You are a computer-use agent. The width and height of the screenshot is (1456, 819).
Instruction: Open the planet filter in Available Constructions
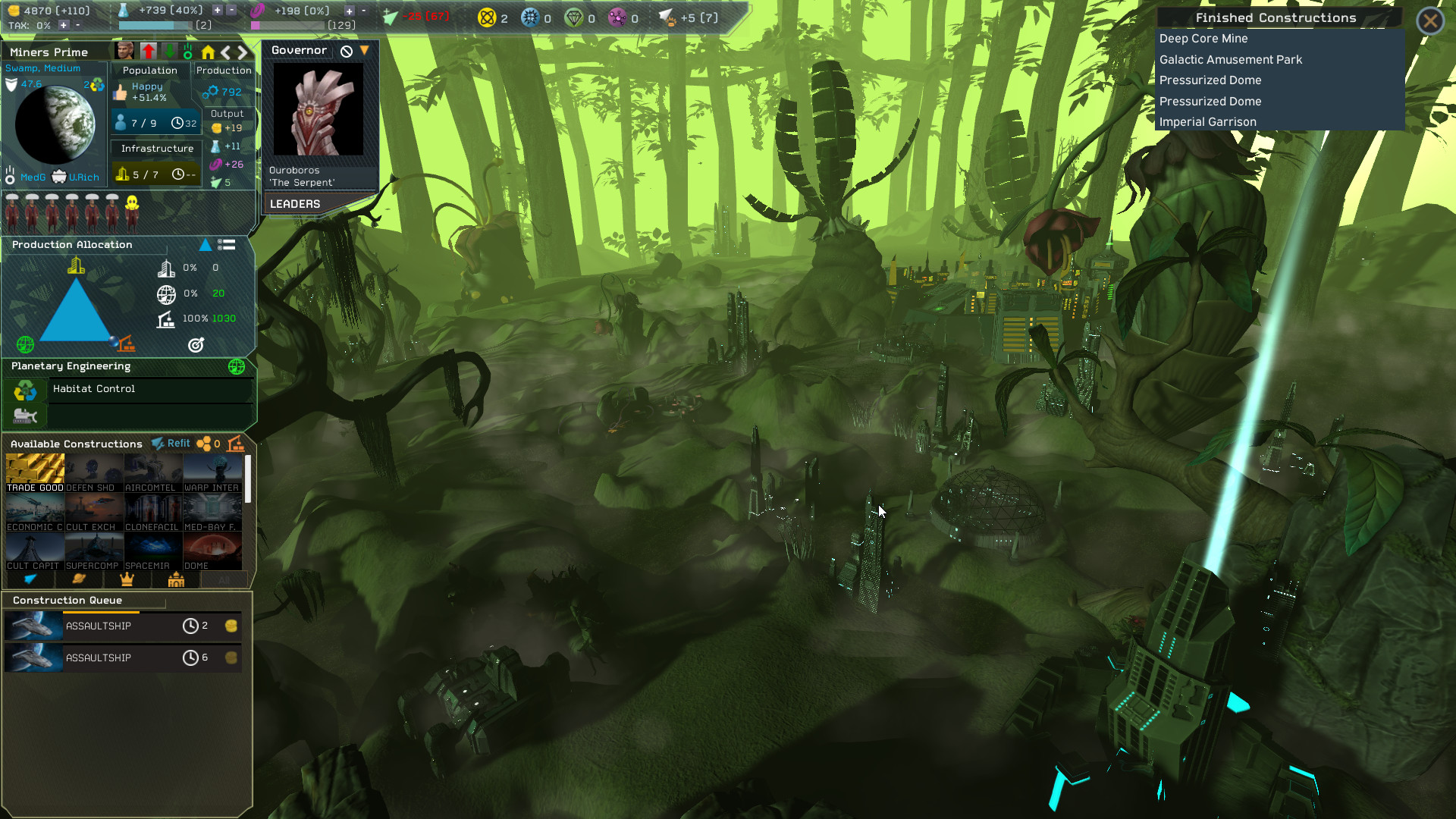click(x=77, y=580)
